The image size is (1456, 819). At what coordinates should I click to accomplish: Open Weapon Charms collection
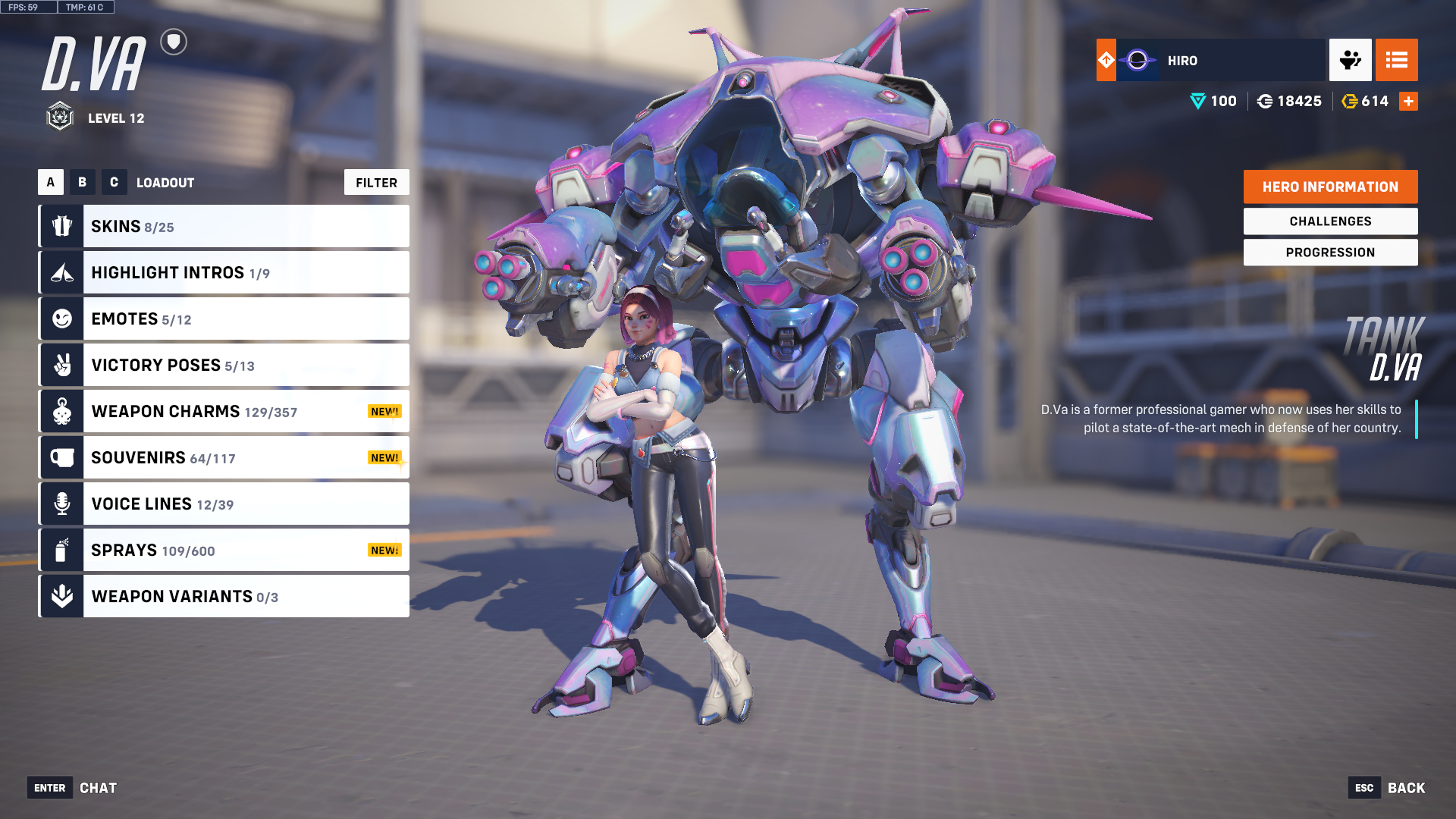point(224,412)
